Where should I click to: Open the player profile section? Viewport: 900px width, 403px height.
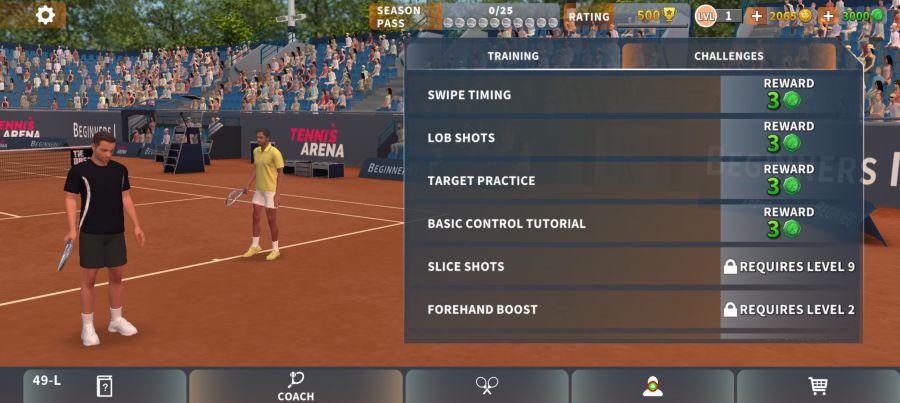click(x=653, y=386)
